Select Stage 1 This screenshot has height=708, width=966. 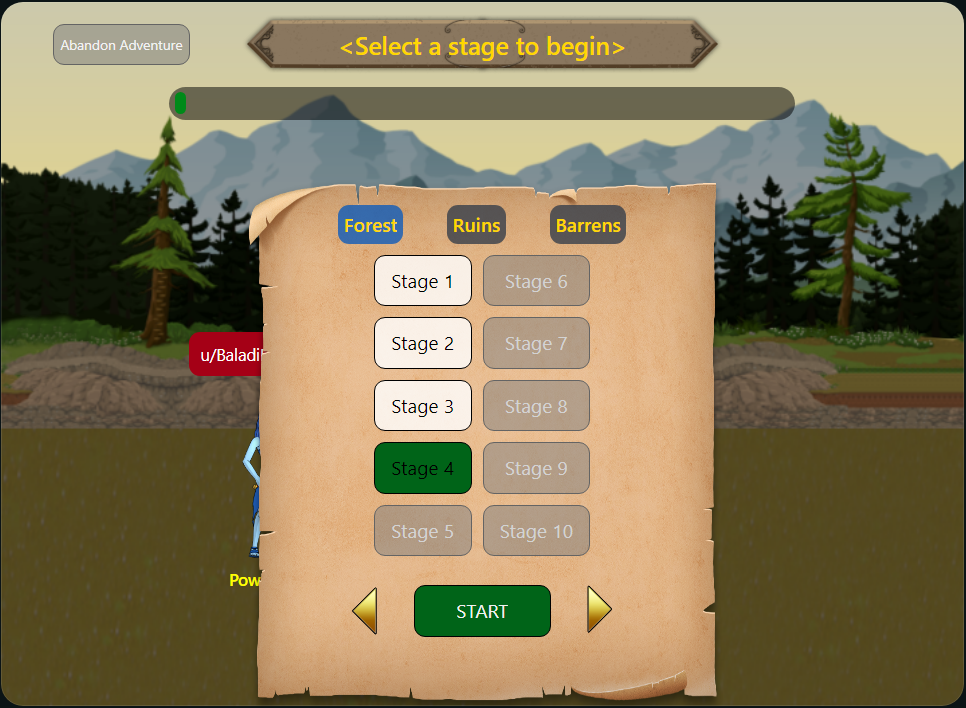[x=422, y=281]
